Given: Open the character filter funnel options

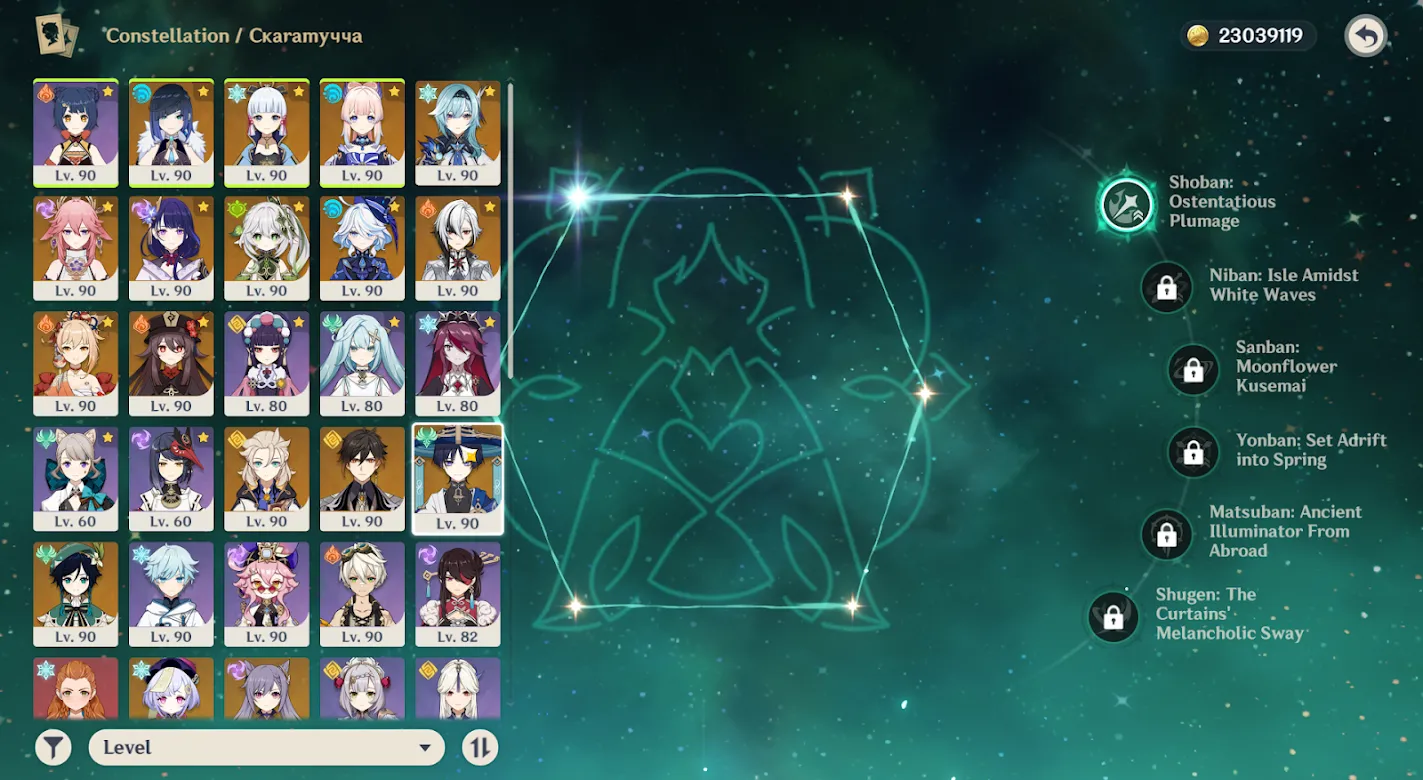Looking at the screenshot, I should coord(53,746).
